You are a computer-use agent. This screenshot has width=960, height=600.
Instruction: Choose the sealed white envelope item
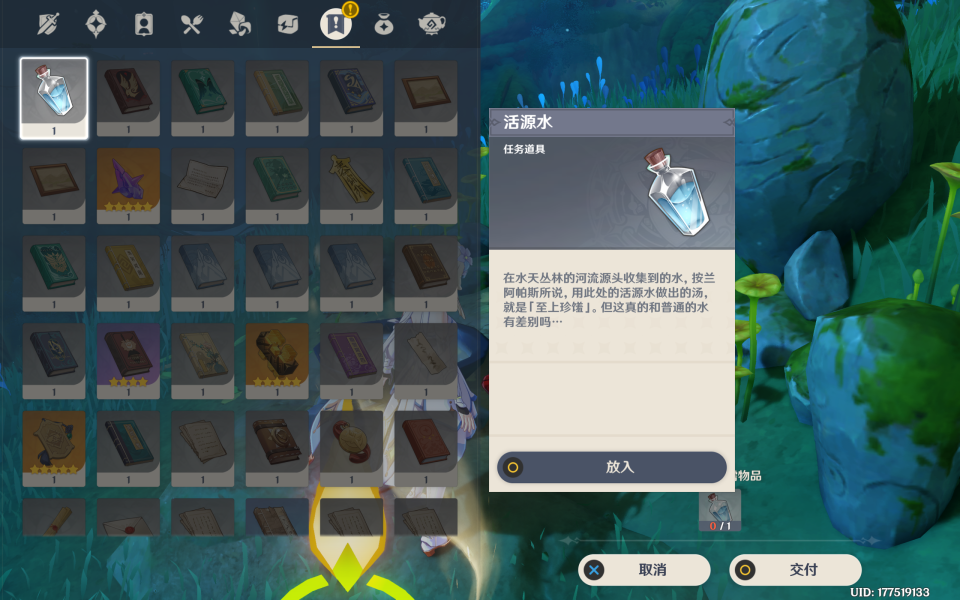[129, 520]
